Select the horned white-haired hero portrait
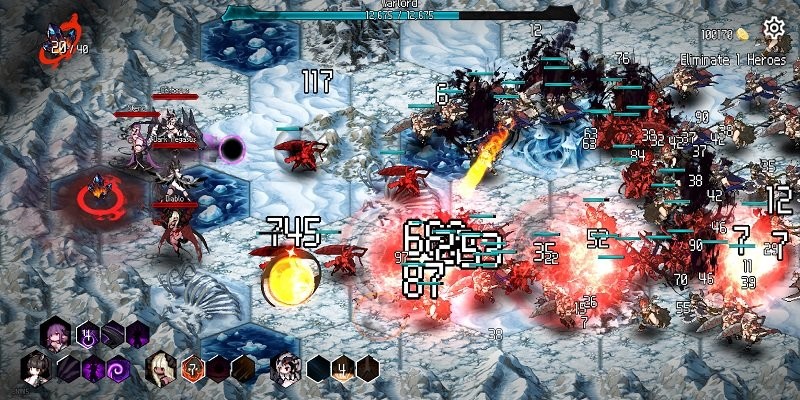This screenshot has width=800, height=400. [x=285, y=367]
